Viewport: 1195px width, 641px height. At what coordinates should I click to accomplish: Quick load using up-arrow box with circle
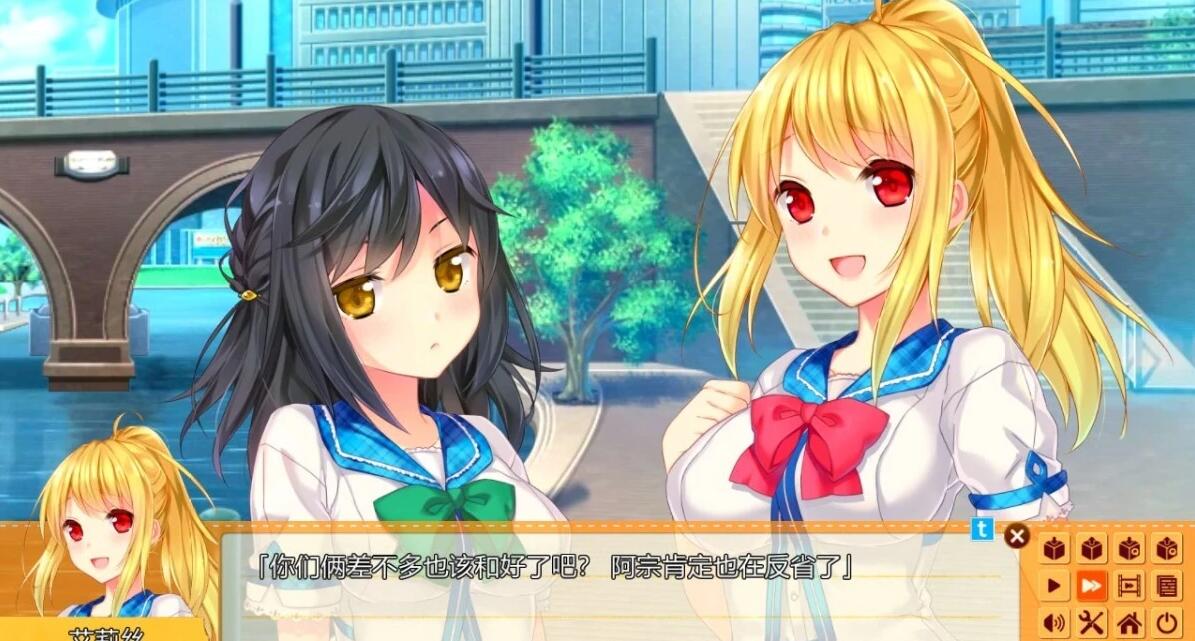(1166, 548)
